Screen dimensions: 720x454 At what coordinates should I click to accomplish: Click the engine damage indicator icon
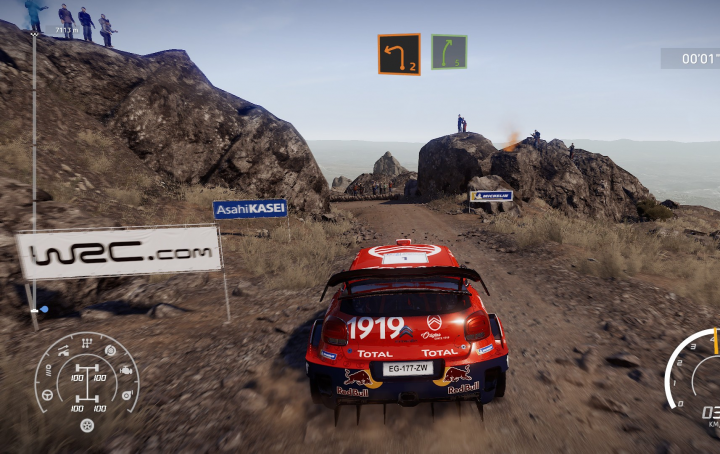(125, 370)
